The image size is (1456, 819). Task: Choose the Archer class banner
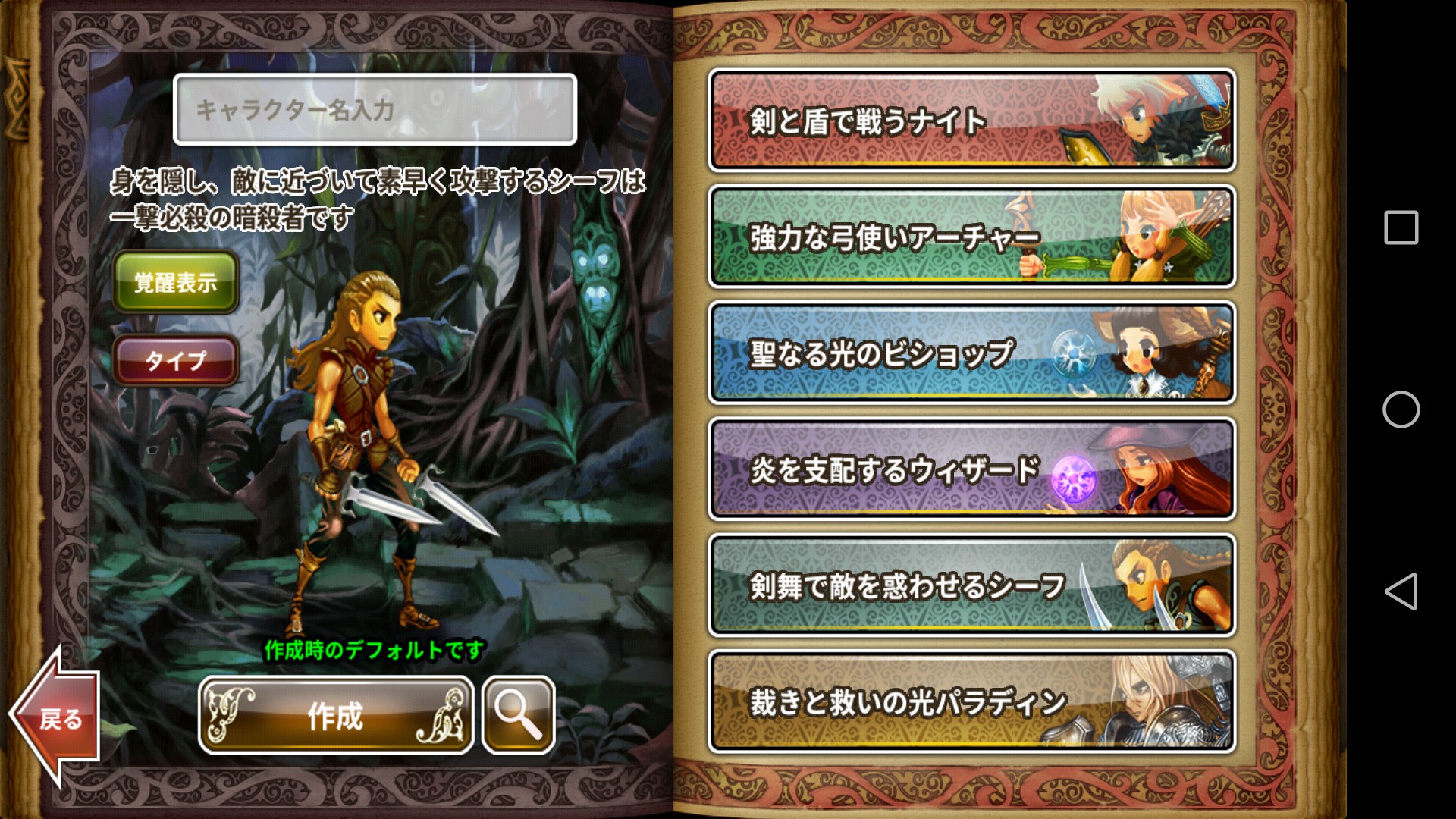tap(971, 237)
